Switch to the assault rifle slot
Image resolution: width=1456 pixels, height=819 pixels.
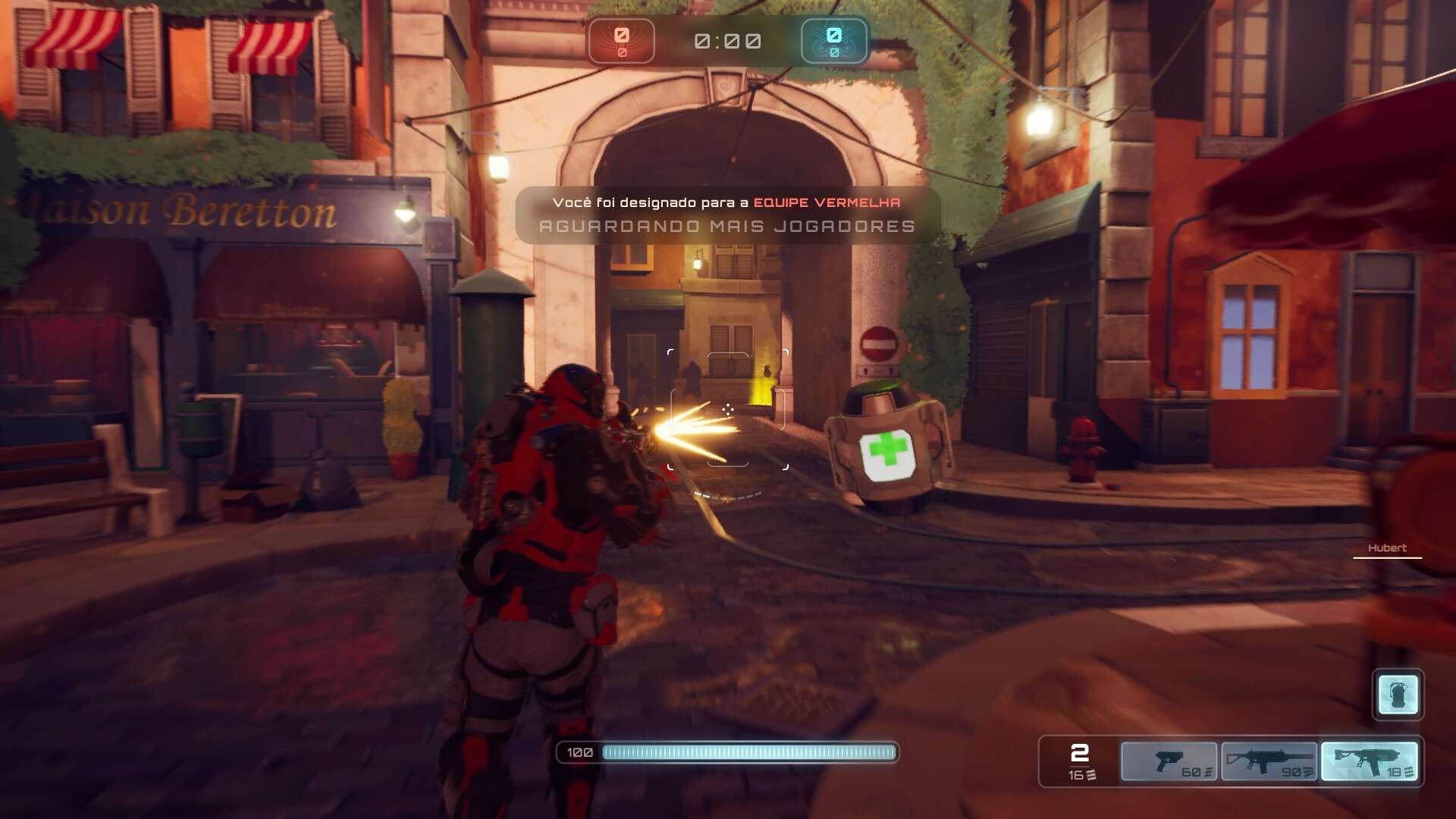[x=1269, y=761]
